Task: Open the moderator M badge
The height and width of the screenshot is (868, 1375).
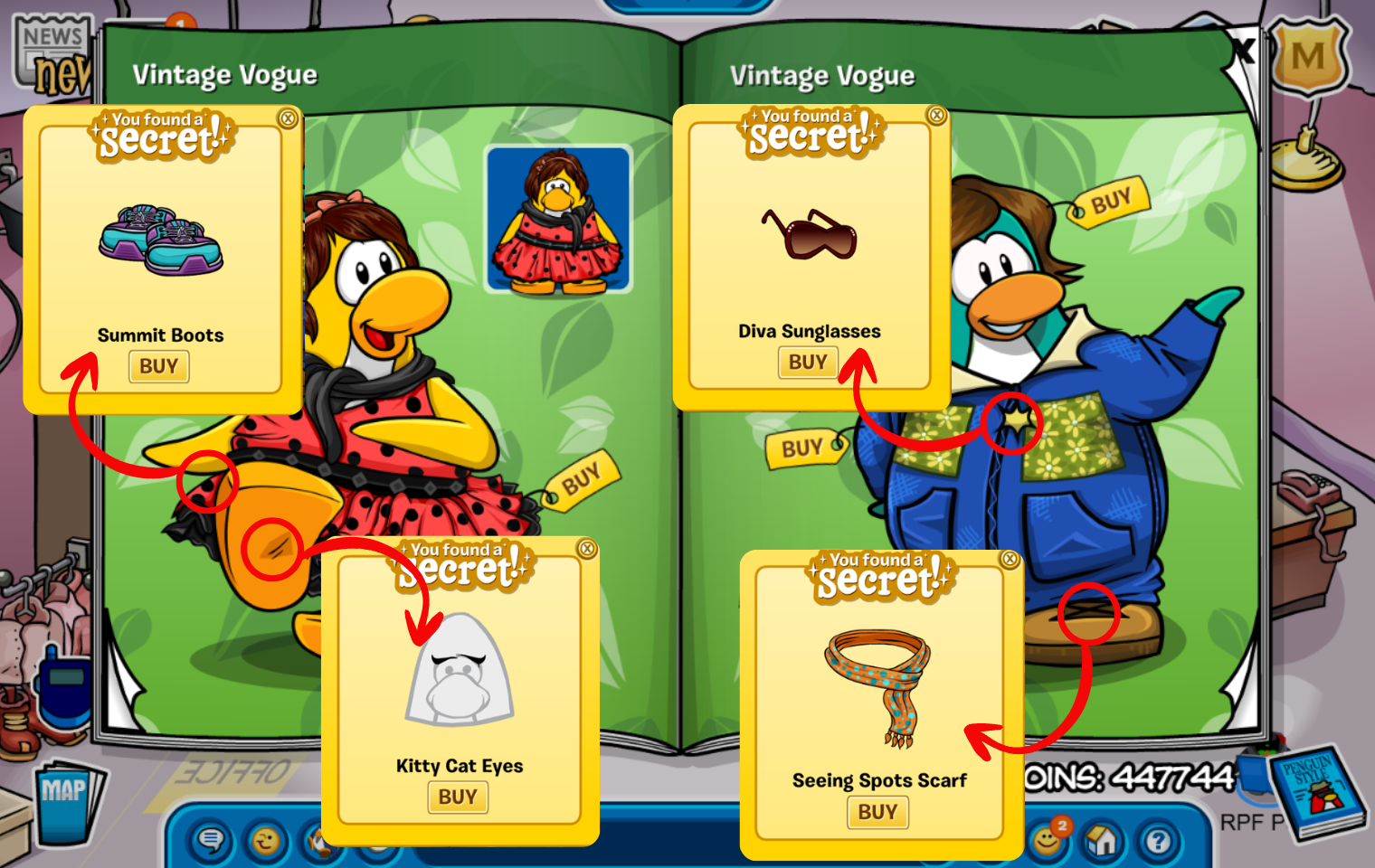Action: pyautogui.click(x=1308, y=58)
